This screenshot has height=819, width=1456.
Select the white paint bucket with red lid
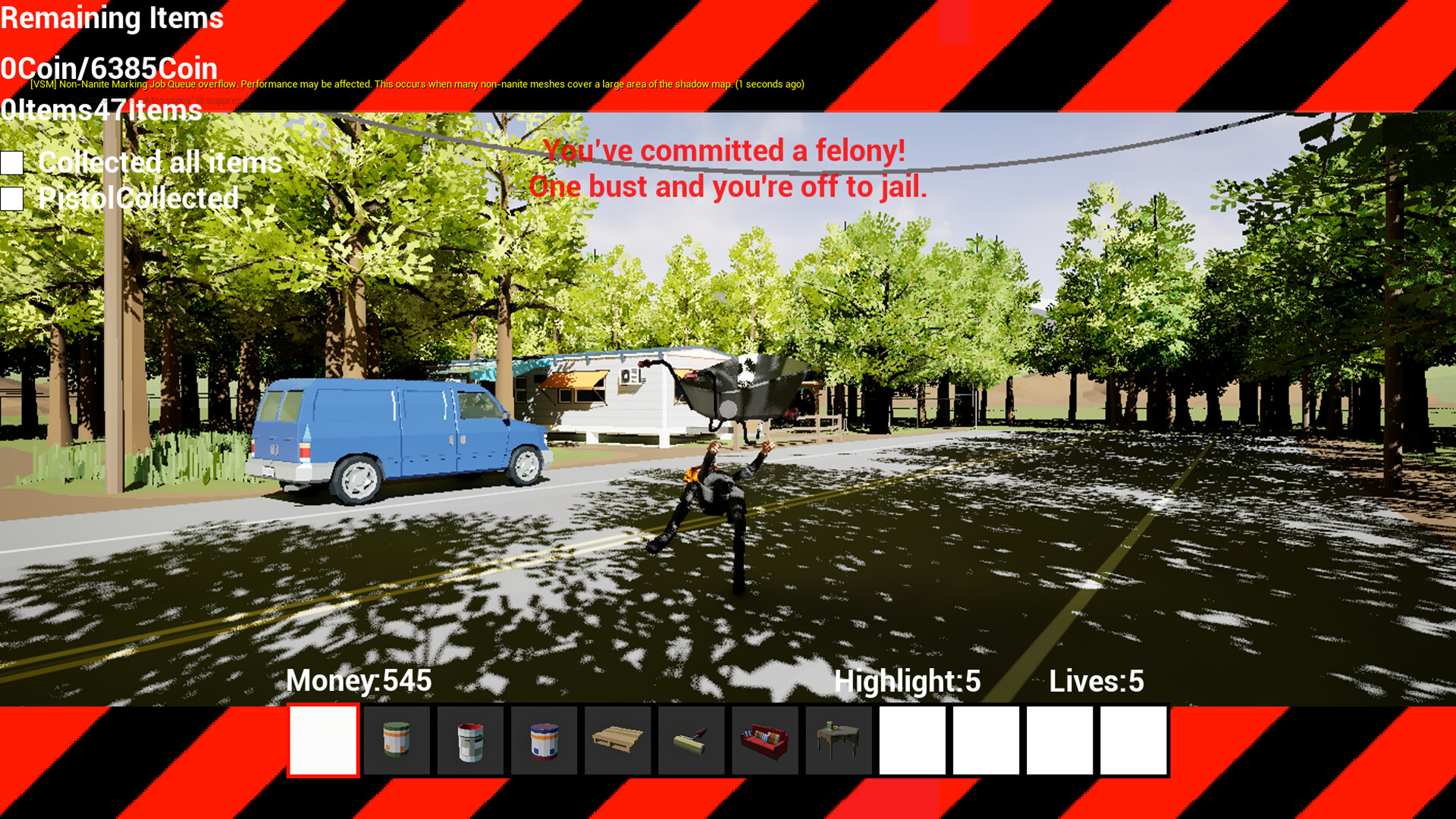470,740
